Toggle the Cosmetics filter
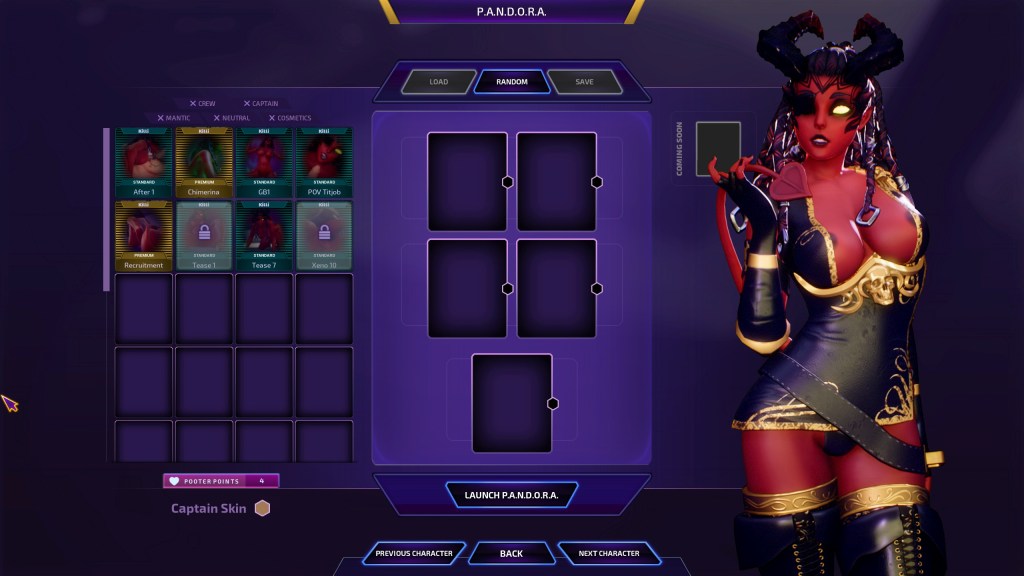The height and width of the screenshot is (576, 1024). point(289,118)
